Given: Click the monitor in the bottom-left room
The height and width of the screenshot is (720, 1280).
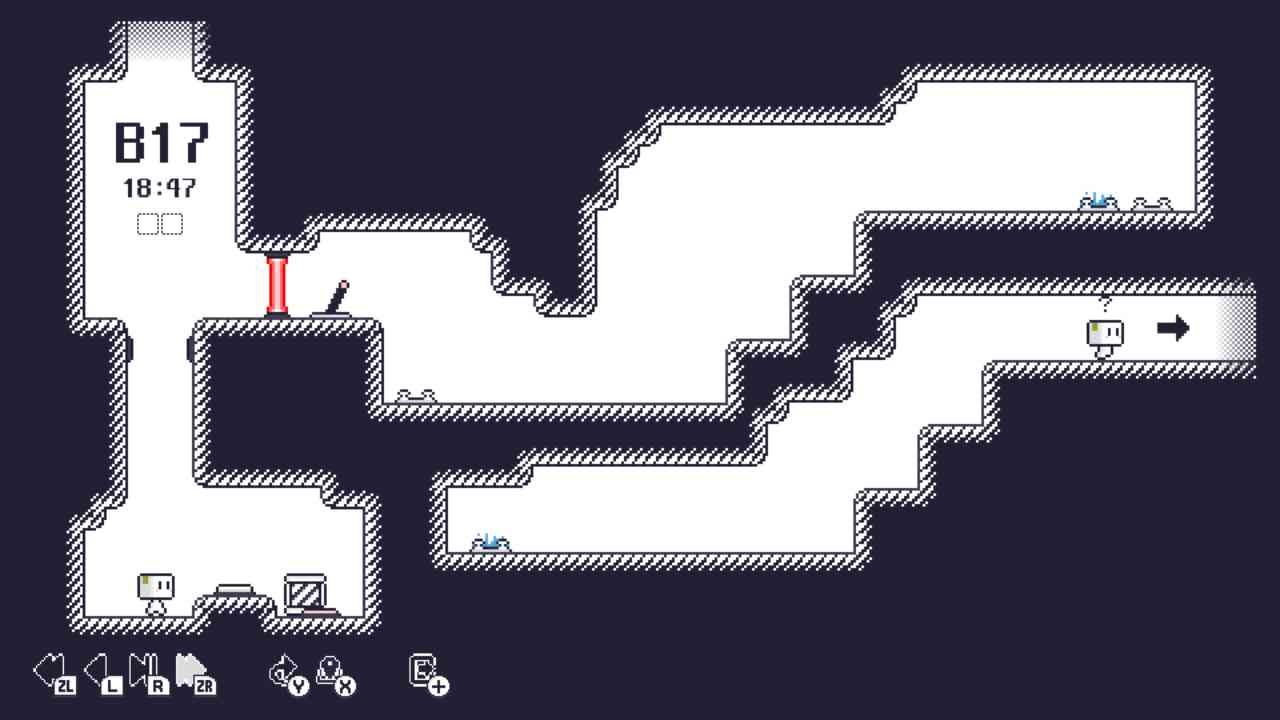Looking at the screenshot, I should pos(305,590).
